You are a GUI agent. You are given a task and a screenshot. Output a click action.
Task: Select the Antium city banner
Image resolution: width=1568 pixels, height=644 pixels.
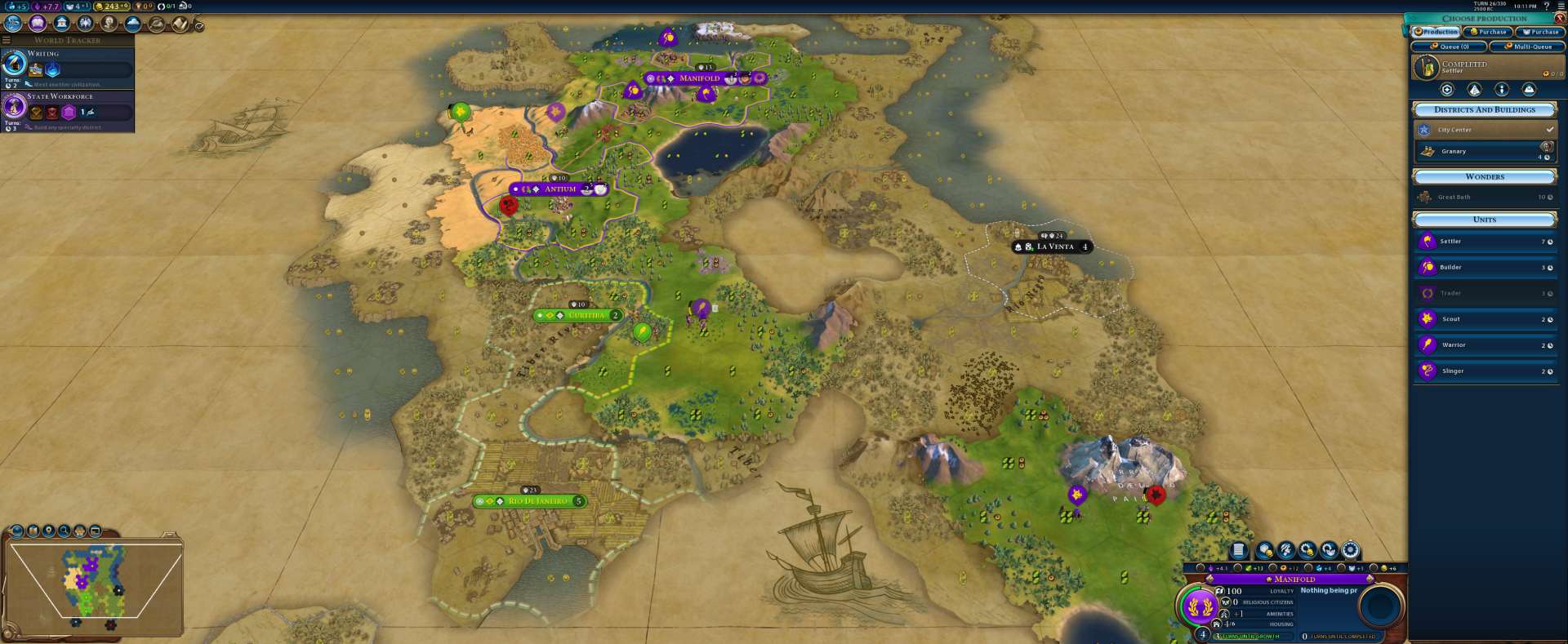[559, 189]
